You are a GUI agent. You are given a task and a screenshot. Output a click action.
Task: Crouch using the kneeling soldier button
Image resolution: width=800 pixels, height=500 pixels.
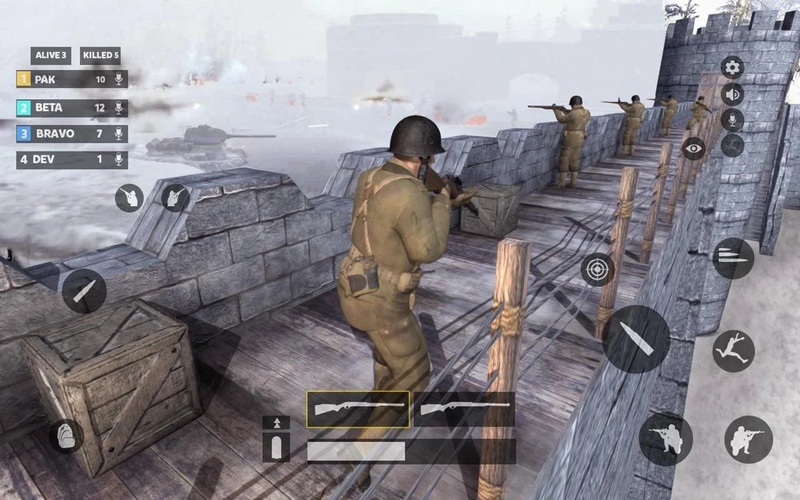point(665,438)
